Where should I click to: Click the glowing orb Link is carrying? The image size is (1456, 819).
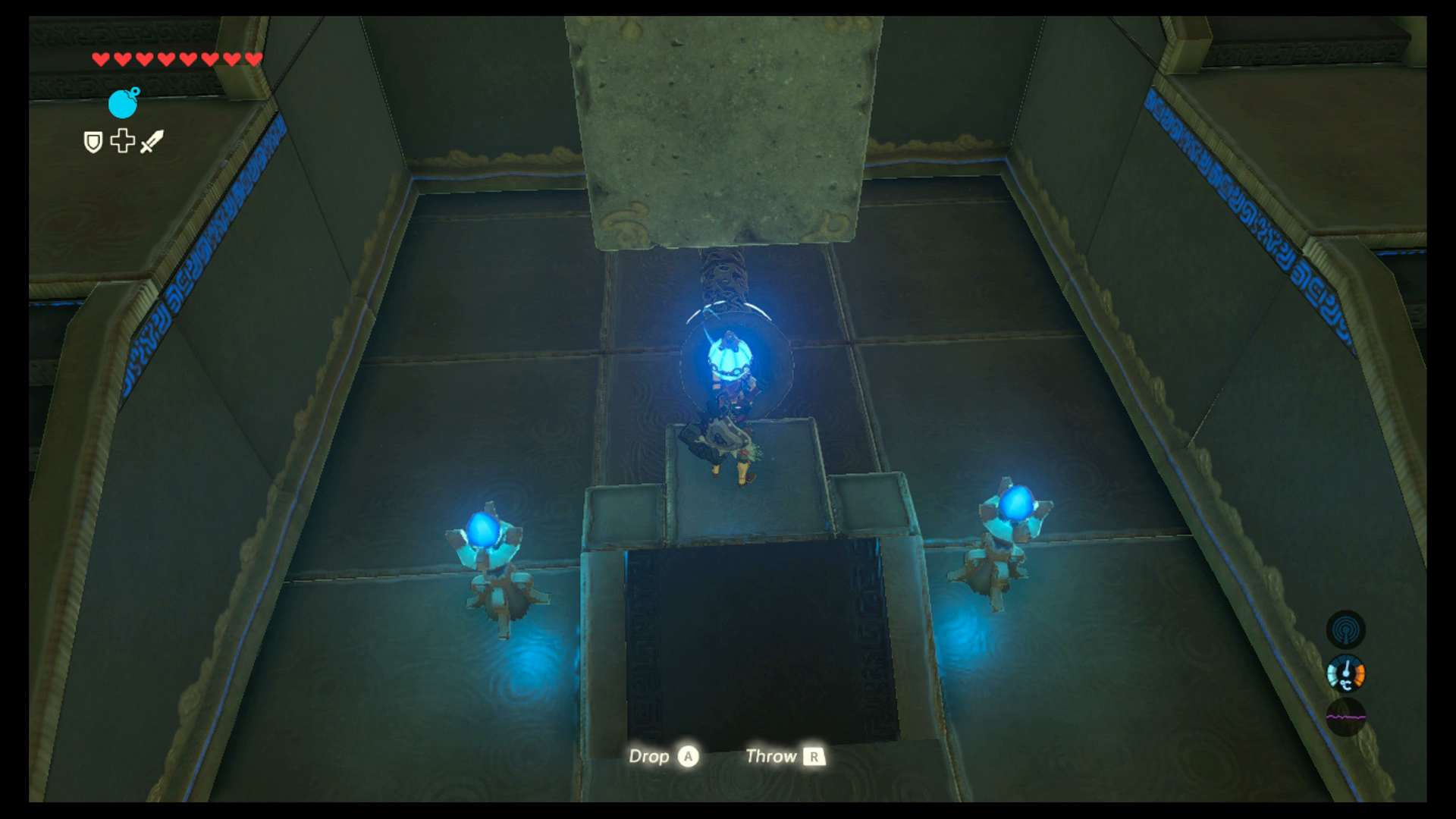pos(730,356)
